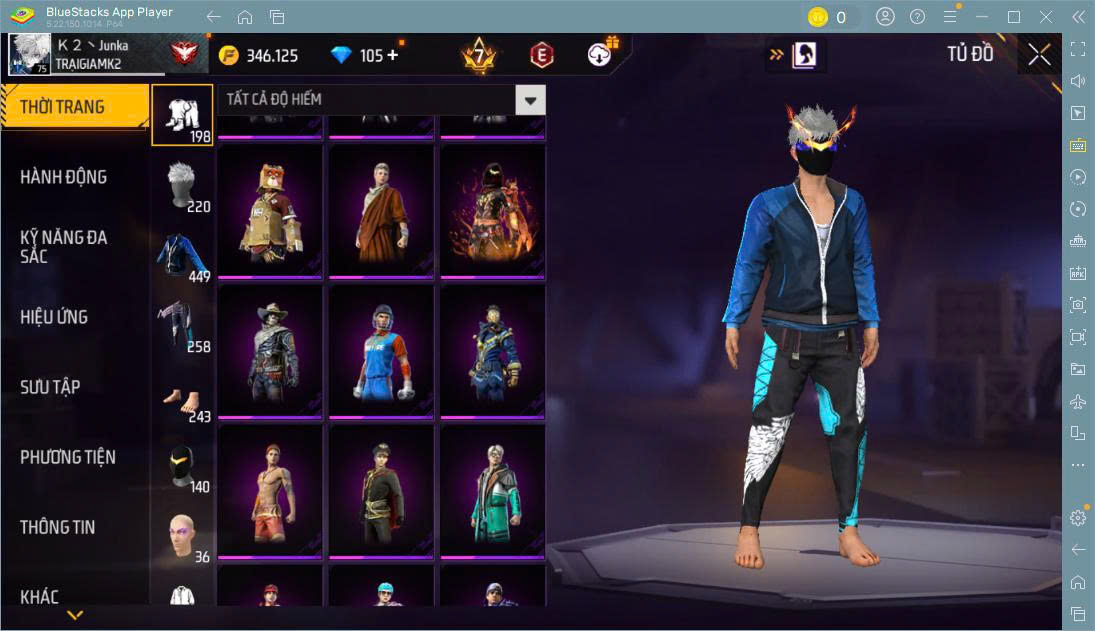
Task: Click the diamond currency top-up
Action: [x=390, y=56]
